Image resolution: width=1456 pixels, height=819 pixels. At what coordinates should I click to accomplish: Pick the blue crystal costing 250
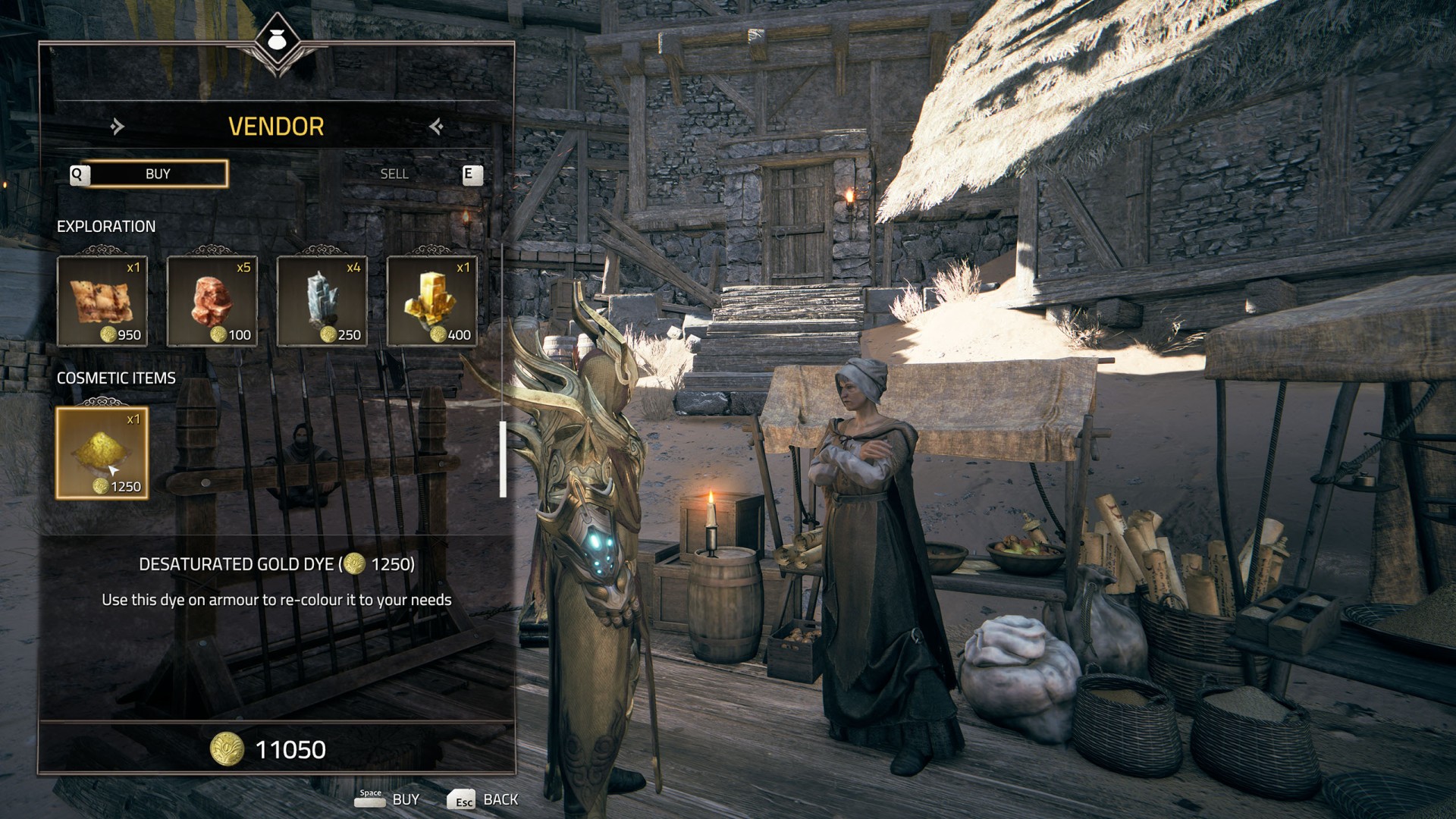(x=322, y=301)
